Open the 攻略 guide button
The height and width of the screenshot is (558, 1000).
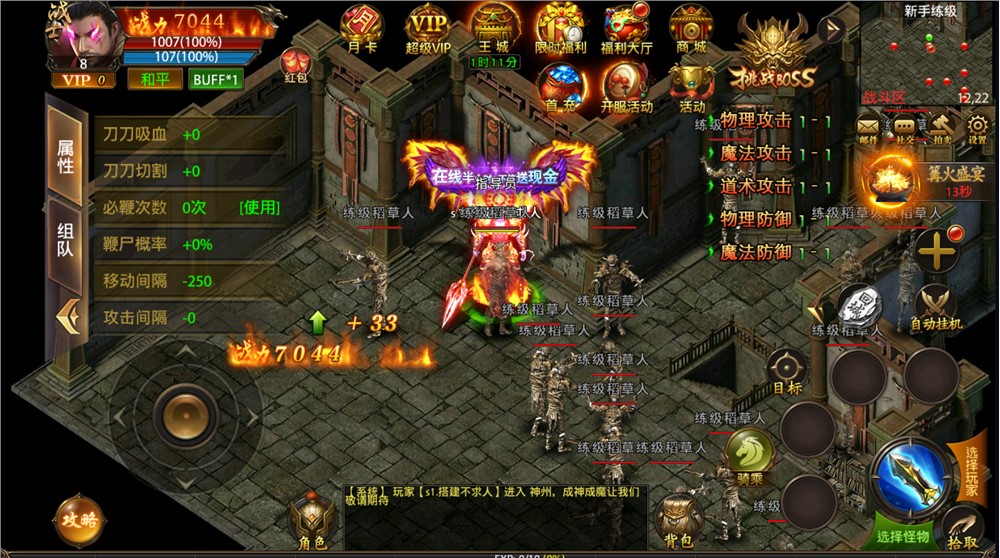[80, 518]
